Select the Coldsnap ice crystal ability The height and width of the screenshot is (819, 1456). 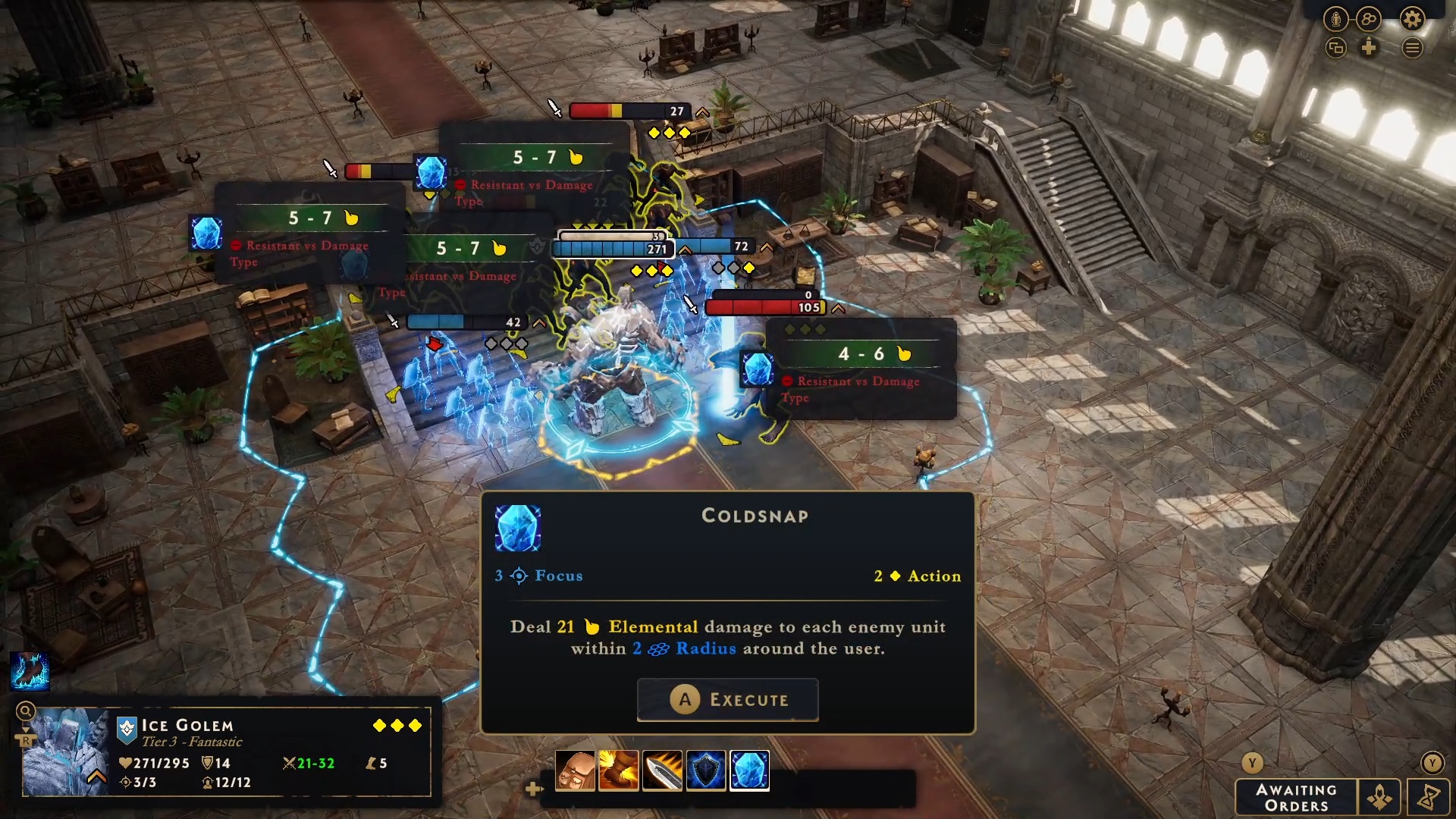tap(749, 771)
